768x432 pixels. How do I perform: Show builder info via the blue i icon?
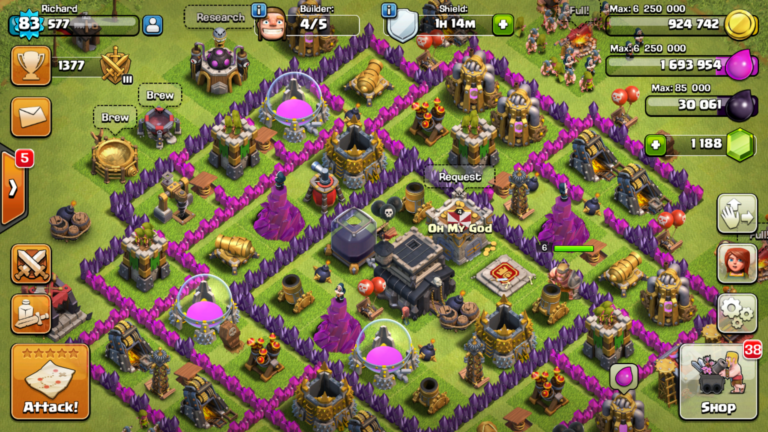(x=259, y=10)
